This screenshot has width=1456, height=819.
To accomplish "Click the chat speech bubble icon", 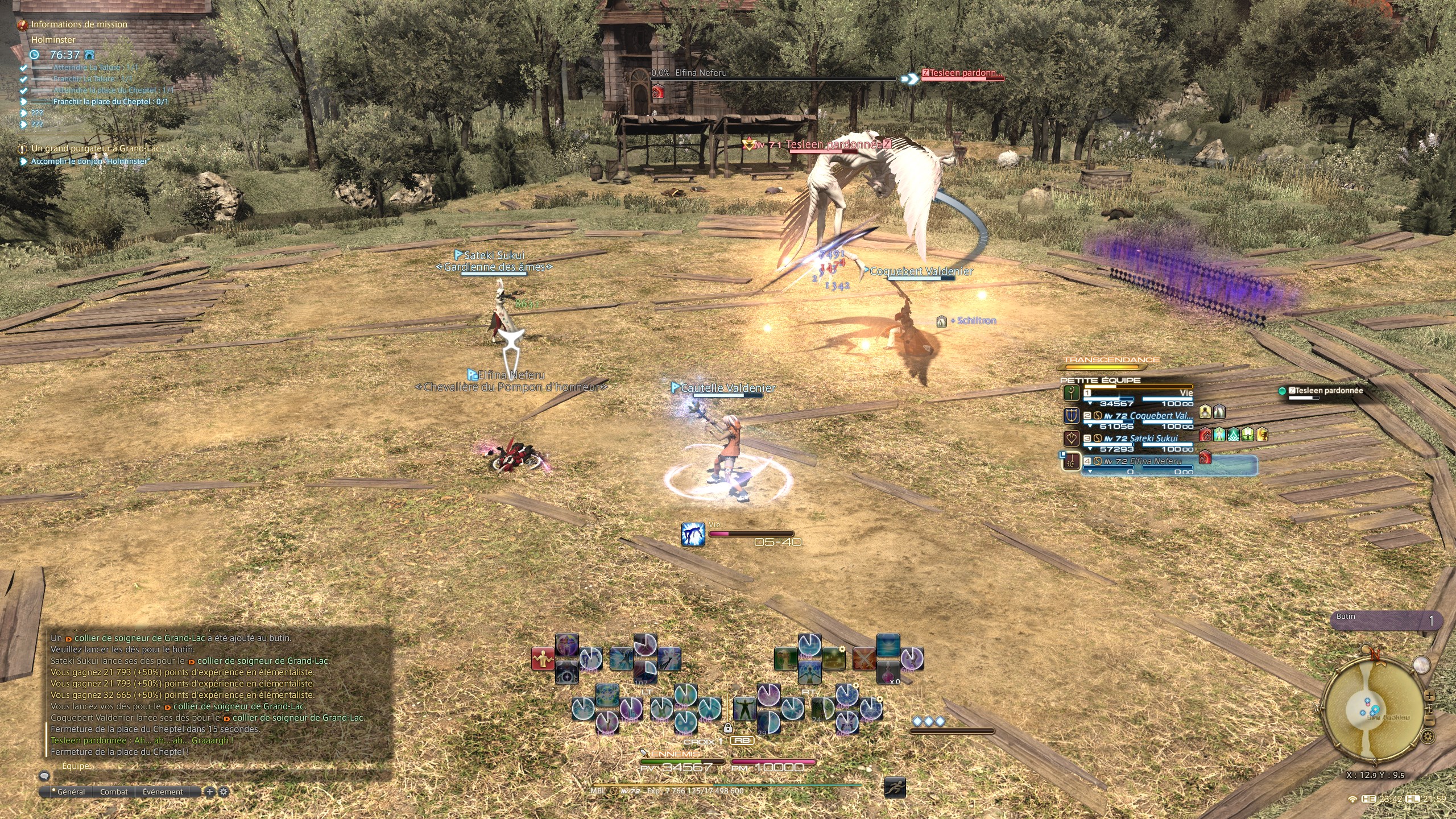I will (44, 776).
